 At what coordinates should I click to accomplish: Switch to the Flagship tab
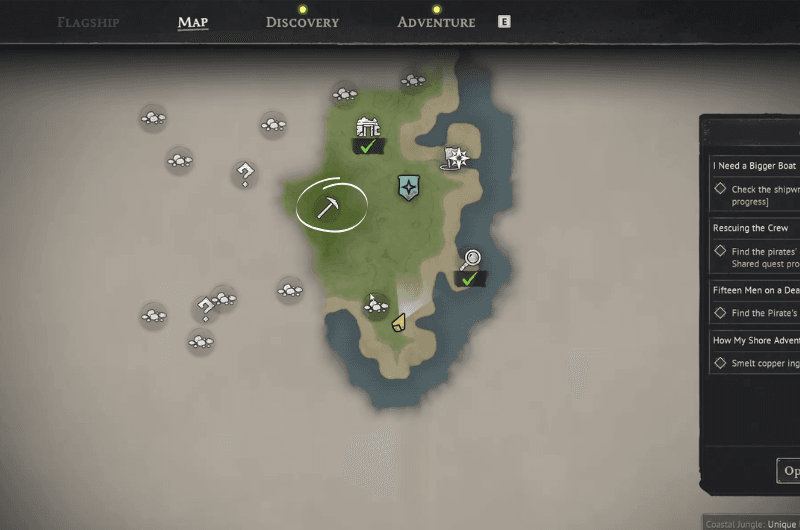[90, 22]
